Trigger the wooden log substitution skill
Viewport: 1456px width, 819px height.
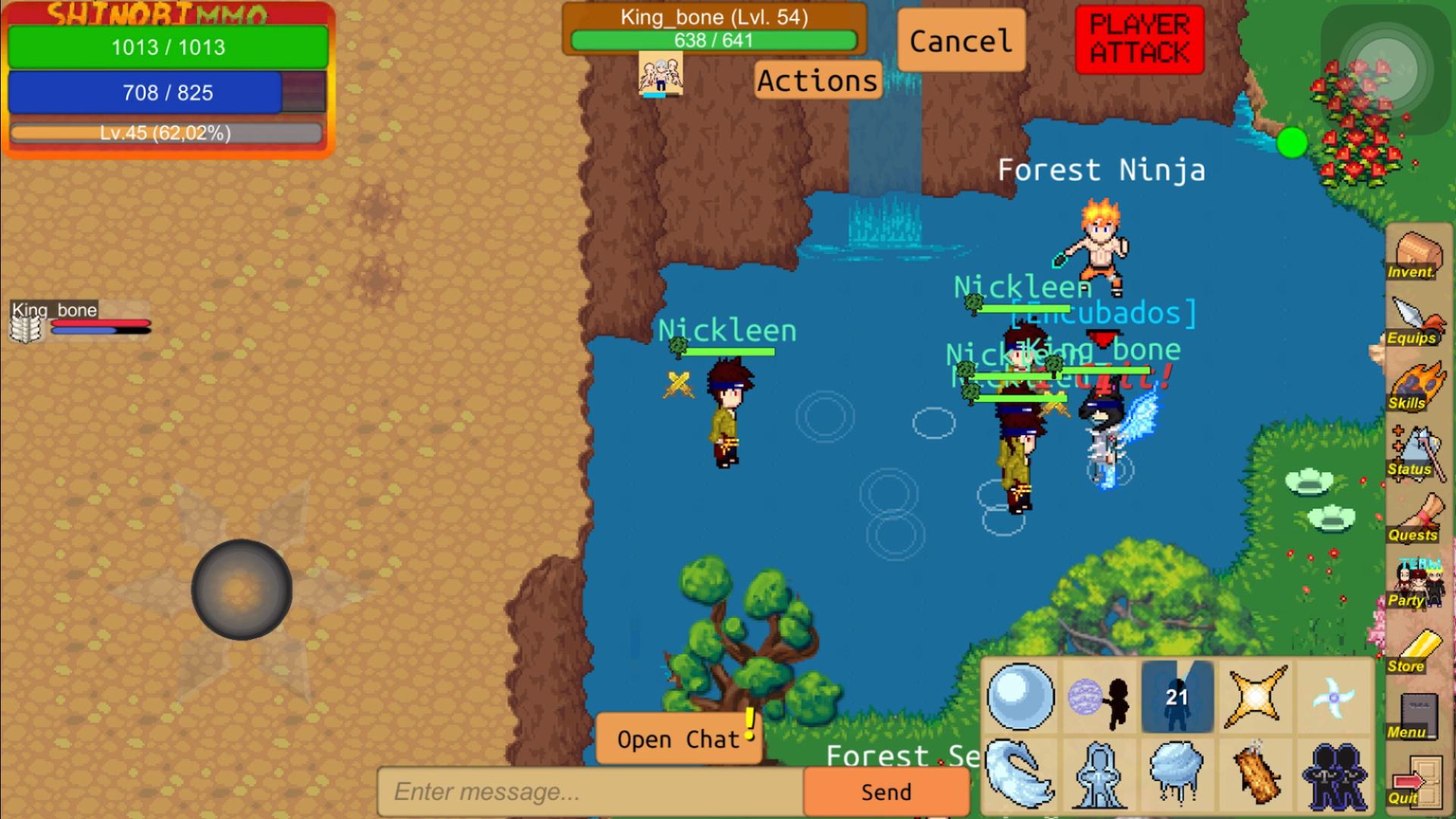coord(1255,775)
